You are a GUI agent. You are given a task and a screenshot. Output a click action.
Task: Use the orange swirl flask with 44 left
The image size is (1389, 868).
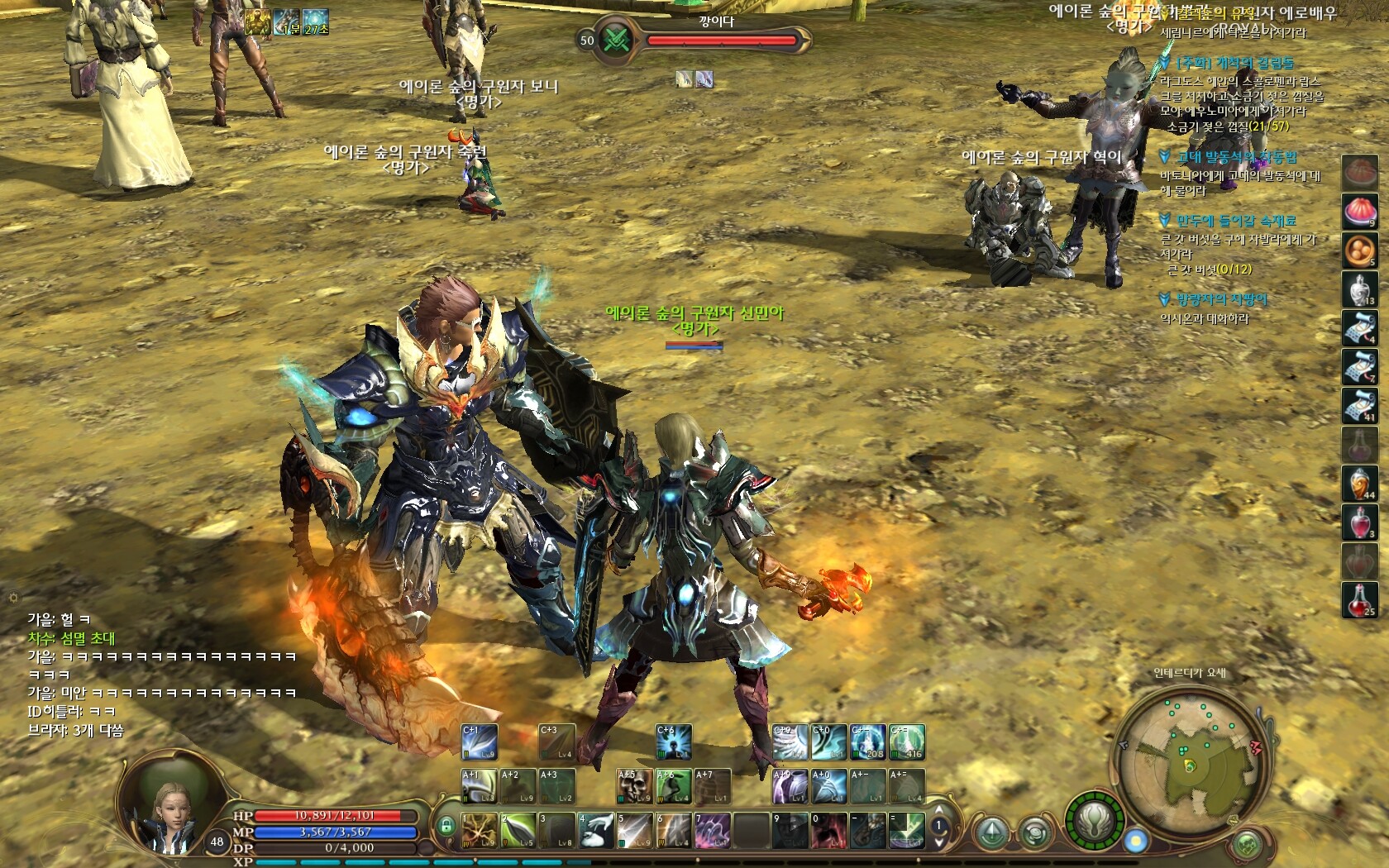click(x=1359, y=484)
